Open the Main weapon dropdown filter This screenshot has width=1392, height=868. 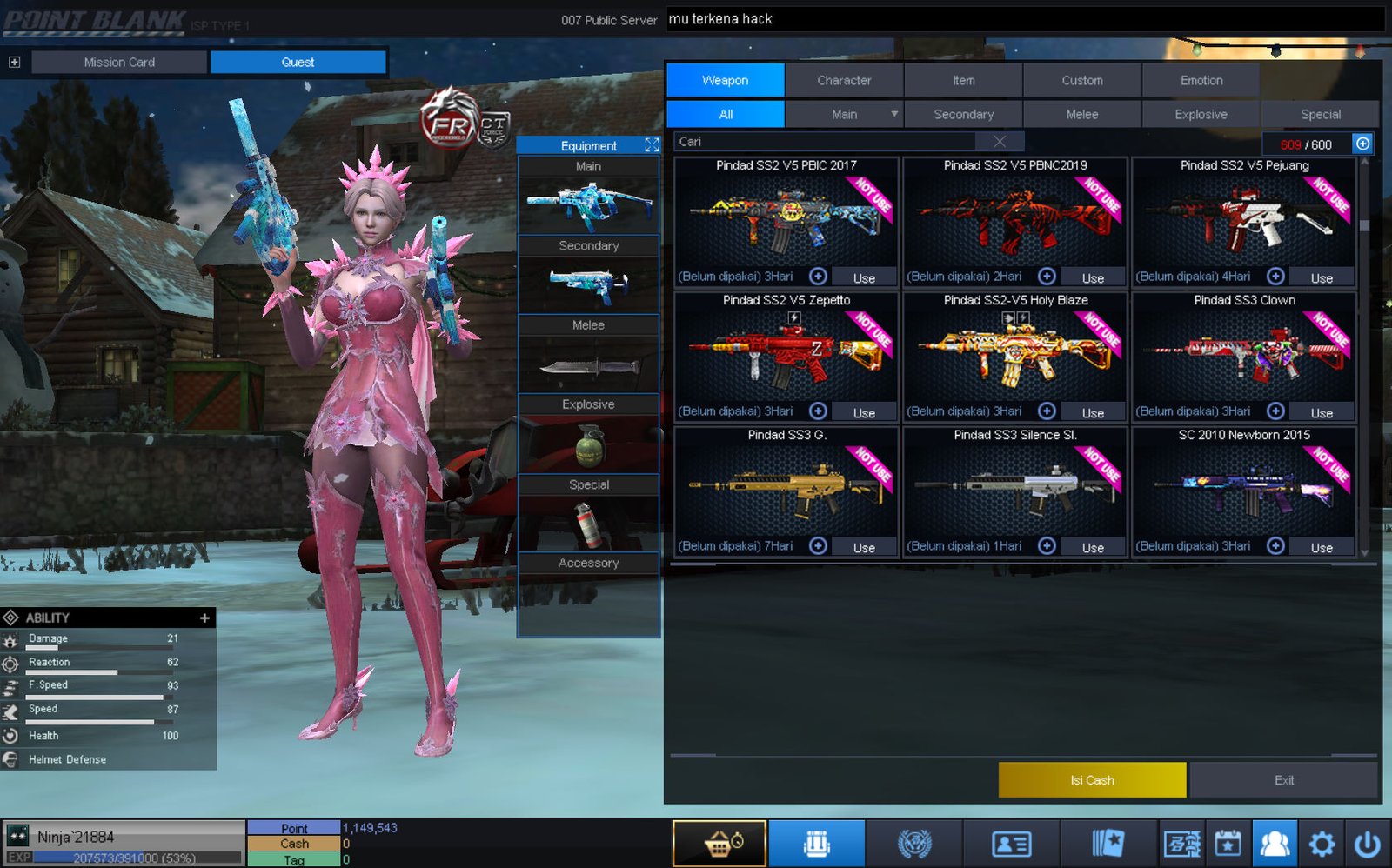(x=893, y=114)
